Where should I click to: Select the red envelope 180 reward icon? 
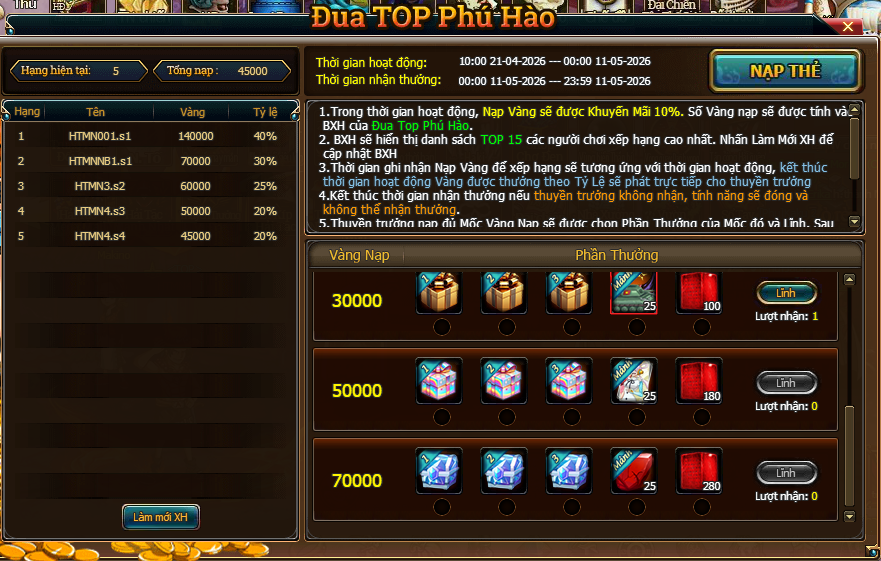699,381
